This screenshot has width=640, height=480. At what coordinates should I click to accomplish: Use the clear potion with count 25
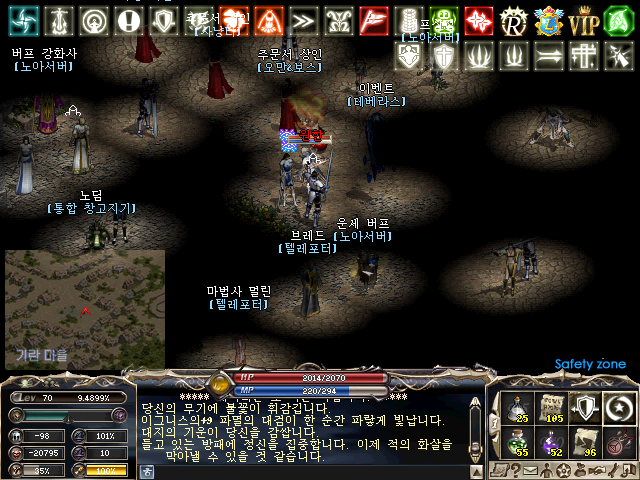click(x=520, y=407)
